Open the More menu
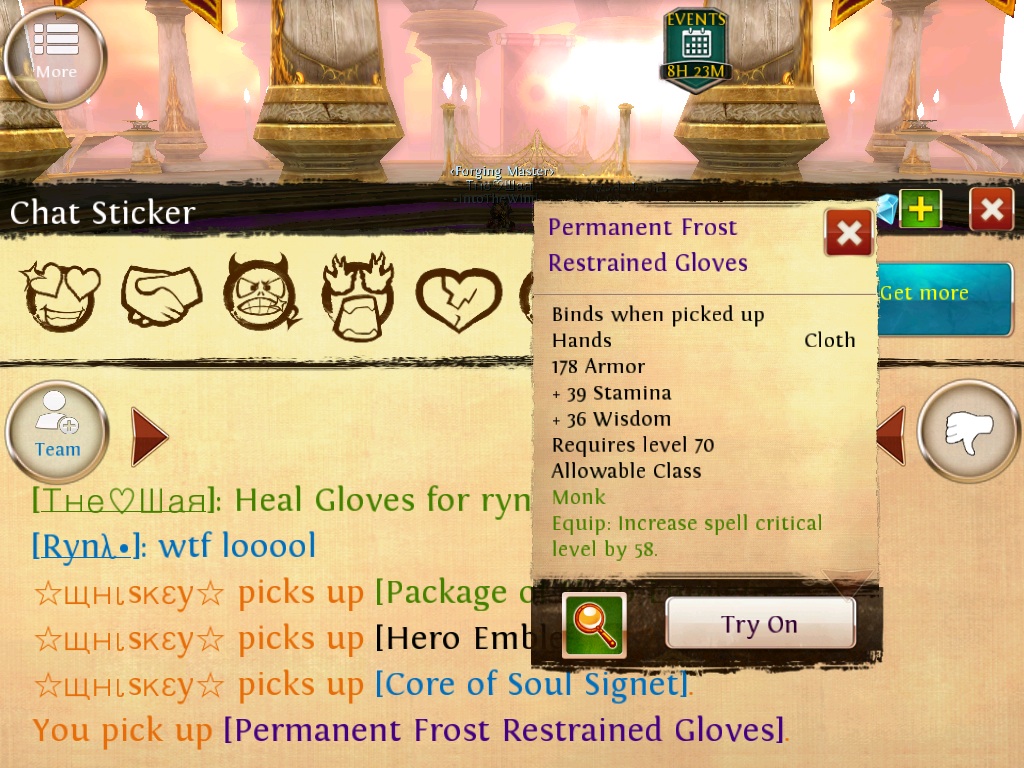Viewport: 1024px width, 768px height. click(x=55, y=56)
